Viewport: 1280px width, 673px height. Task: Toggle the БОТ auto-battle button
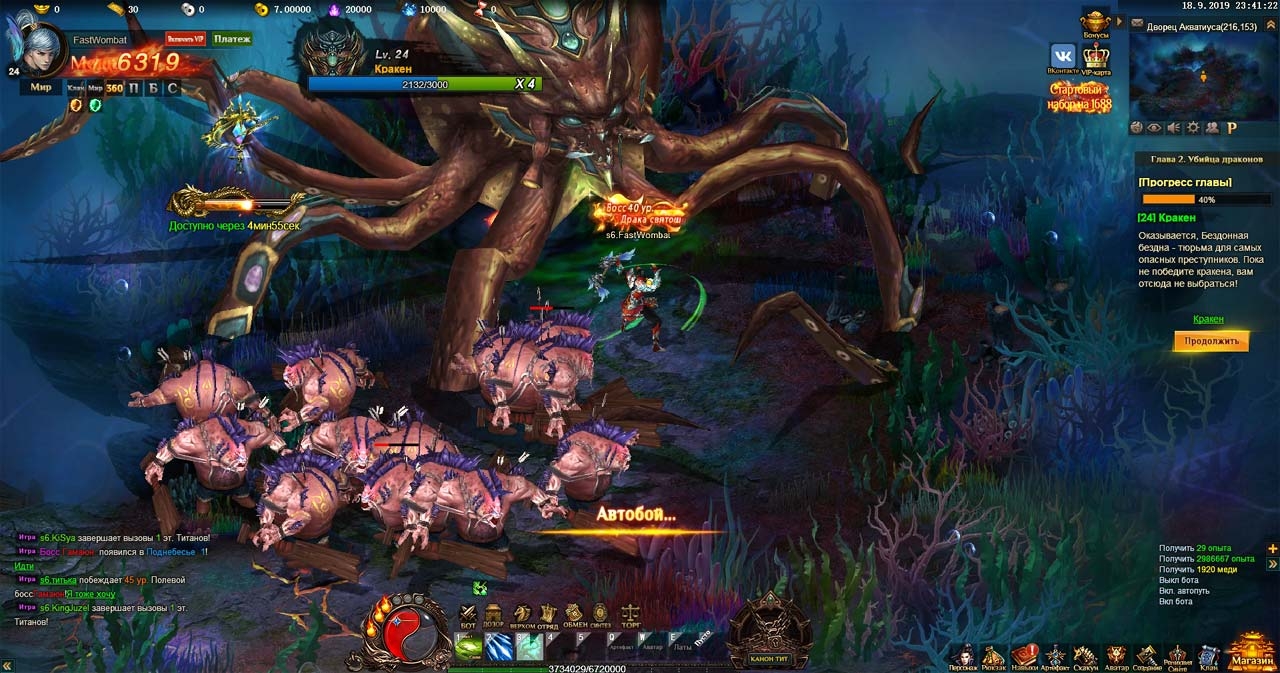click(467, 614)
